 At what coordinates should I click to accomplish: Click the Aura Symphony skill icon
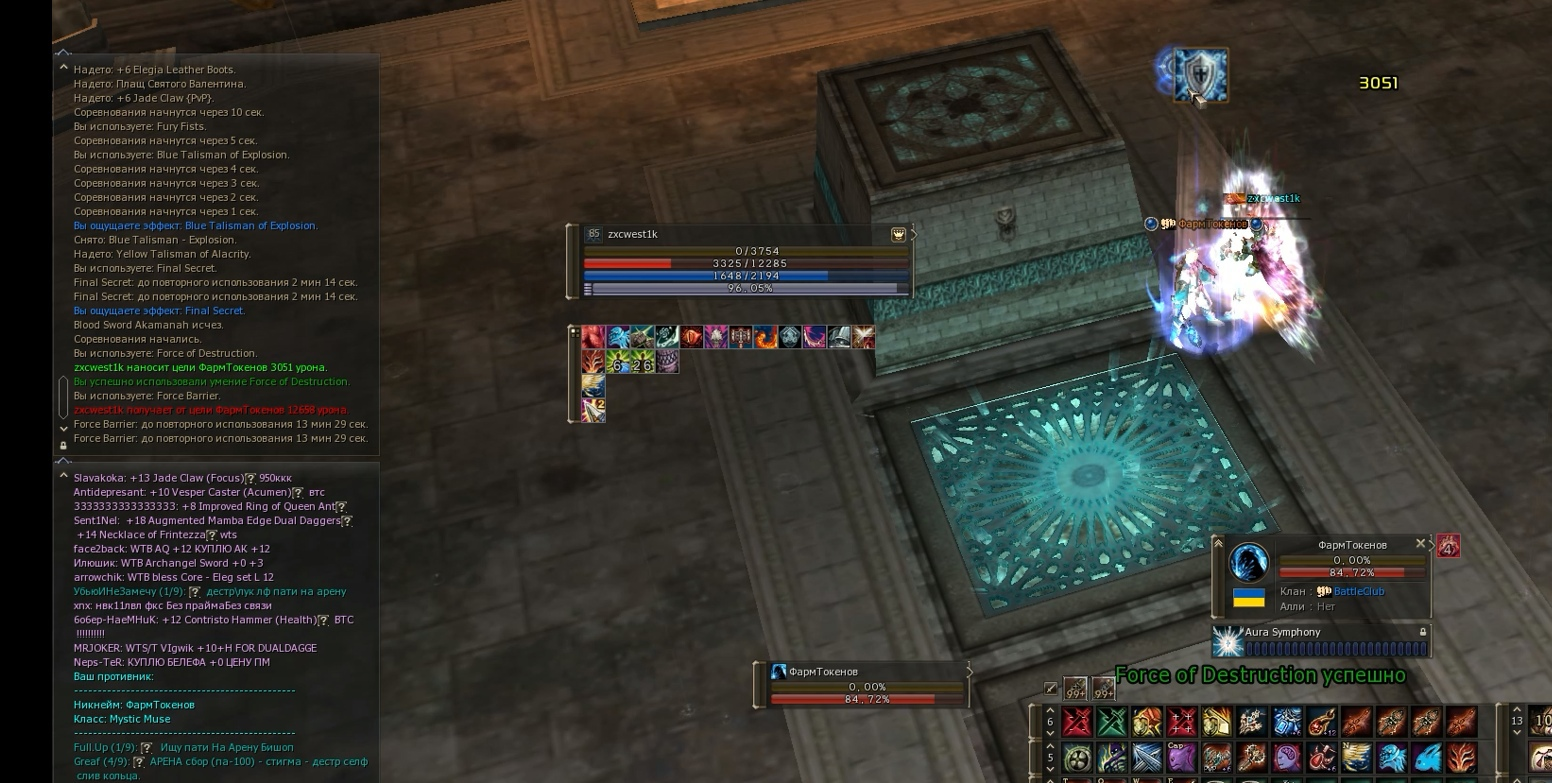coord(1226,640)
